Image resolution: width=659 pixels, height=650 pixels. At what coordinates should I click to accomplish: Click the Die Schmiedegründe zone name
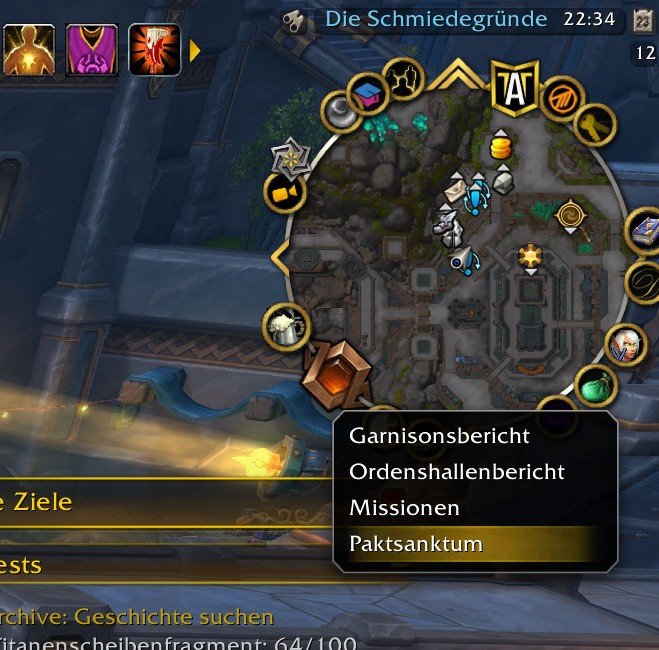436,19
